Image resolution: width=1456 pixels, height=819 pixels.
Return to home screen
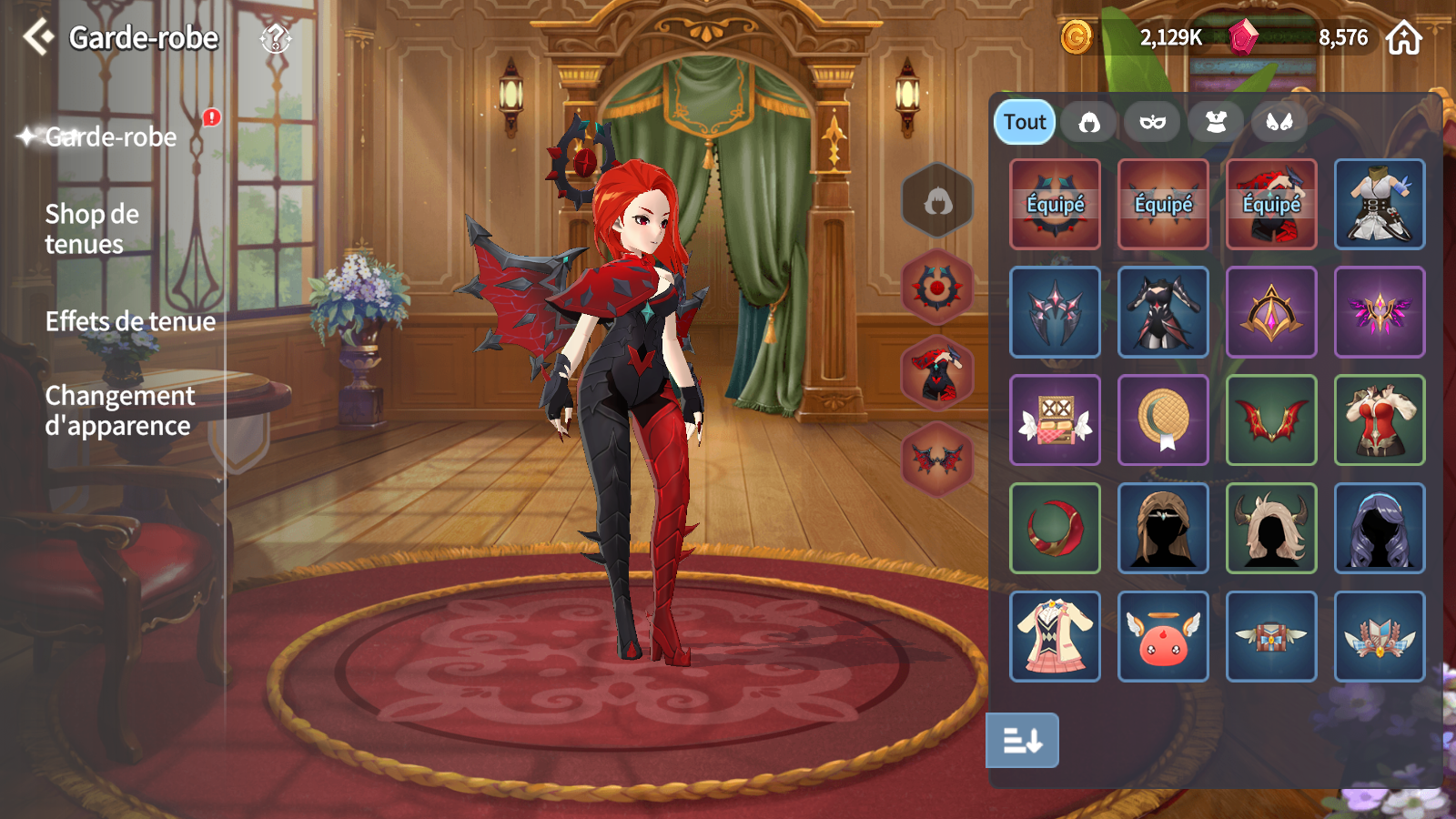(1403, 38)
